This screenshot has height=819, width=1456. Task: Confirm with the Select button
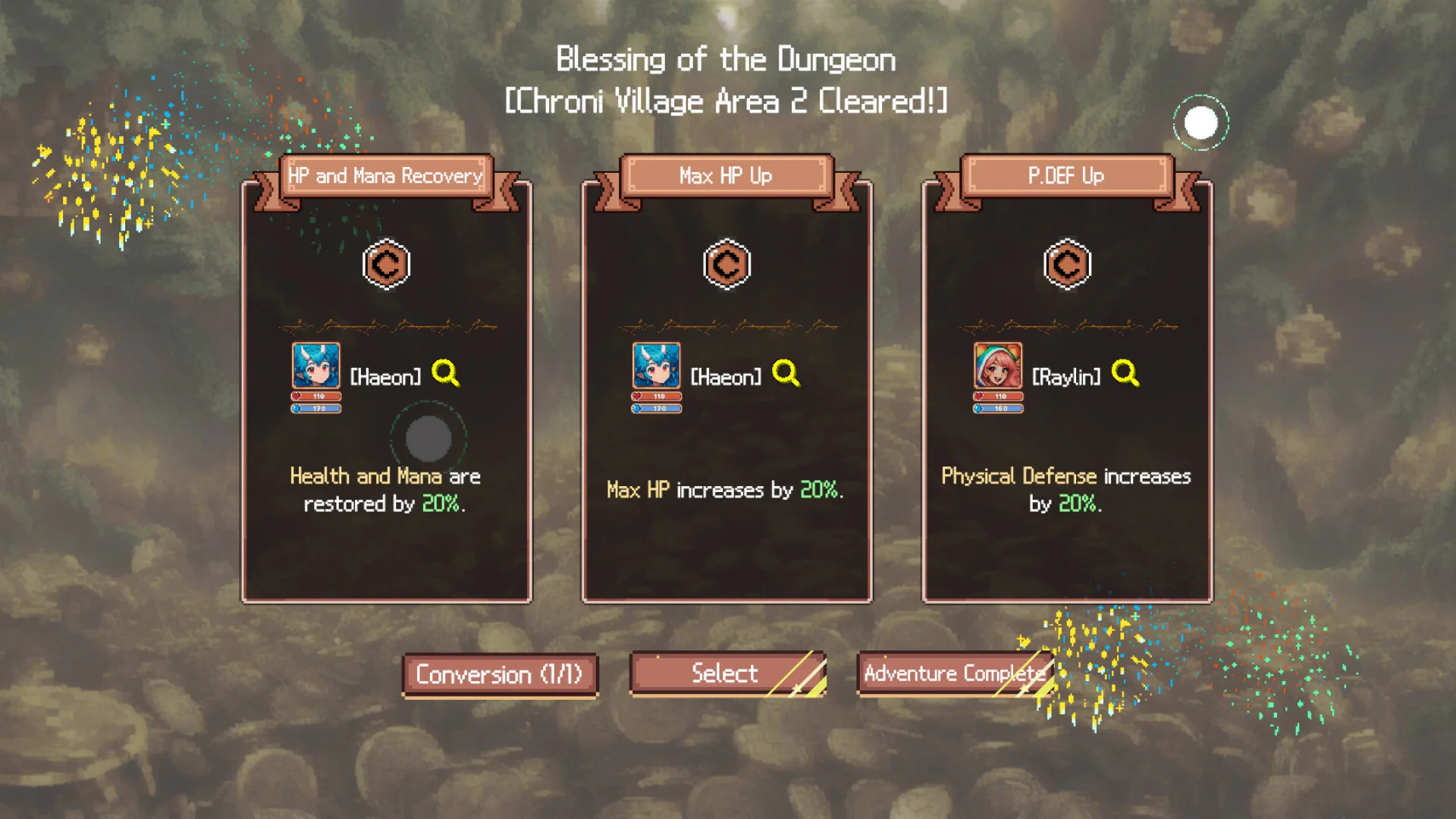726,673
